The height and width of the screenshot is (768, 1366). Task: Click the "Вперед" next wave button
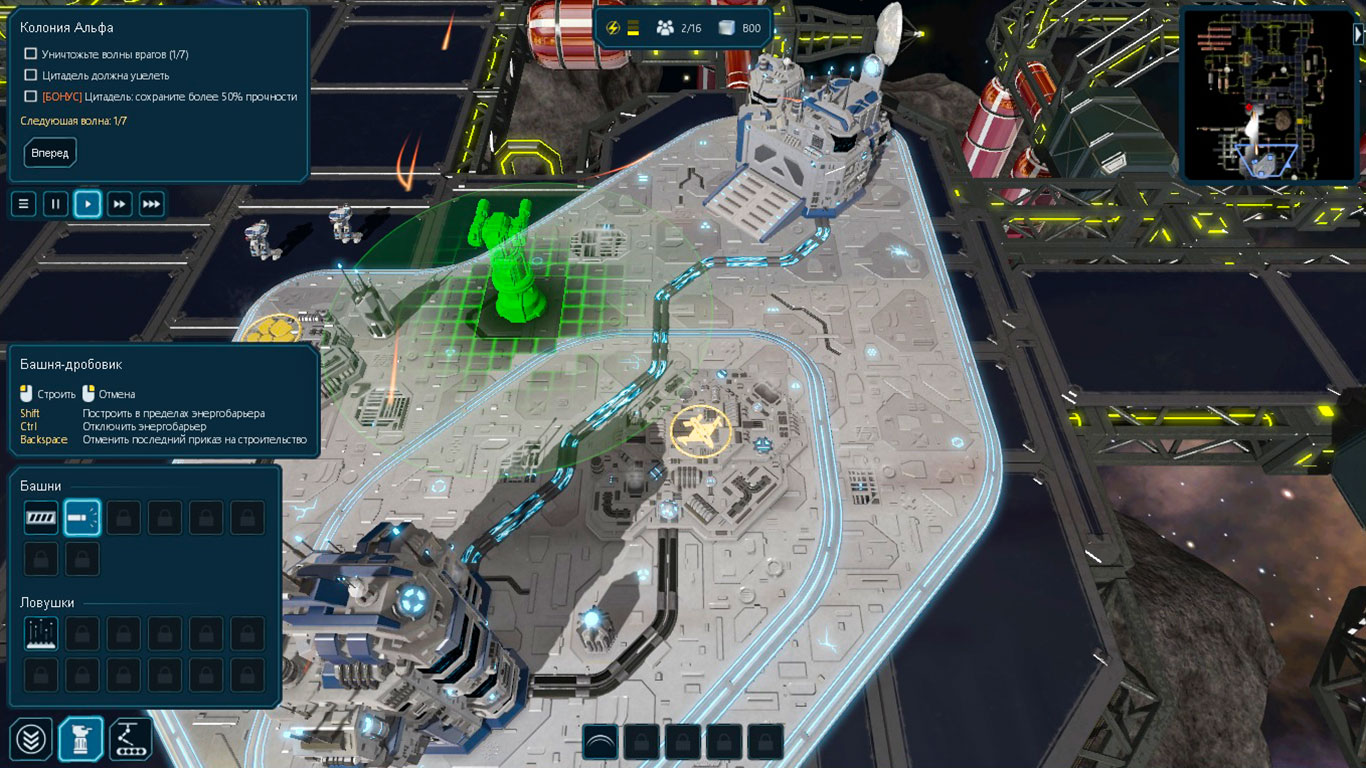click(x=50, y=153)
